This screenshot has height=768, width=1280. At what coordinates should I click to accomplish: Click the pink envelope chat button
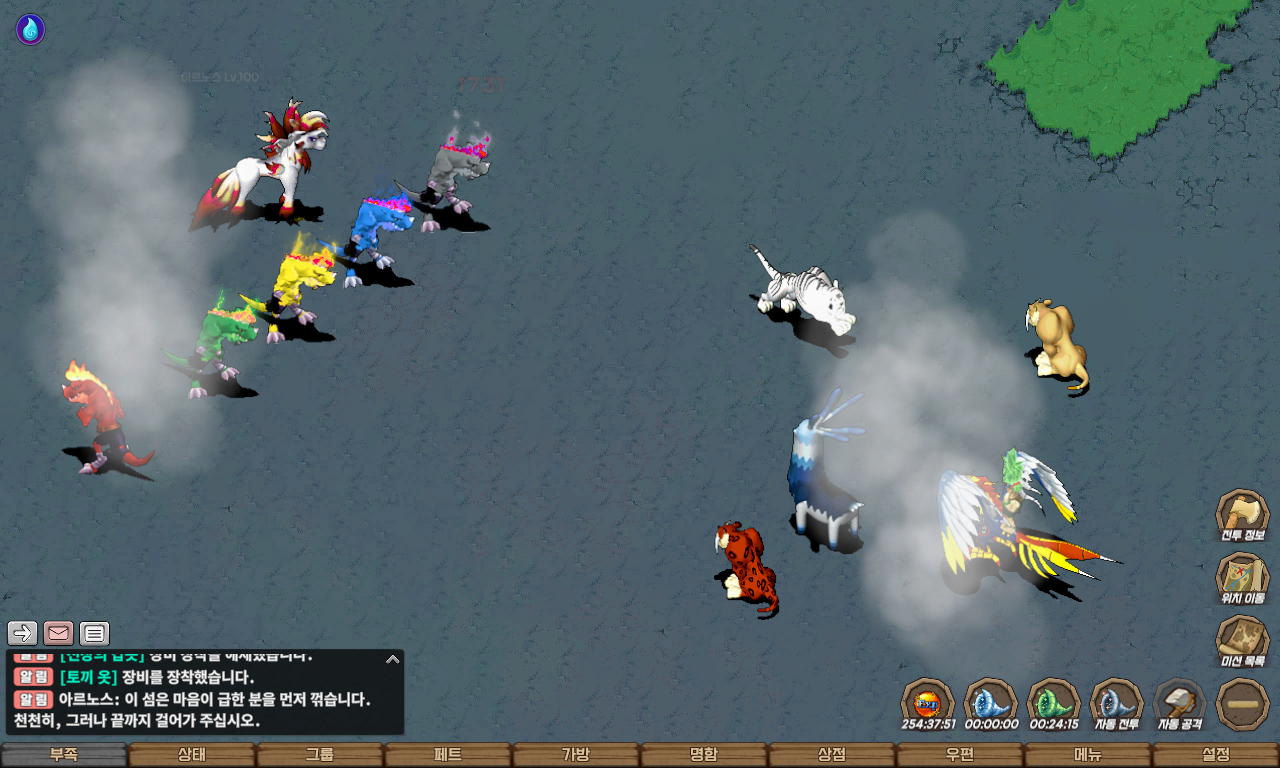tap(59, 633)
